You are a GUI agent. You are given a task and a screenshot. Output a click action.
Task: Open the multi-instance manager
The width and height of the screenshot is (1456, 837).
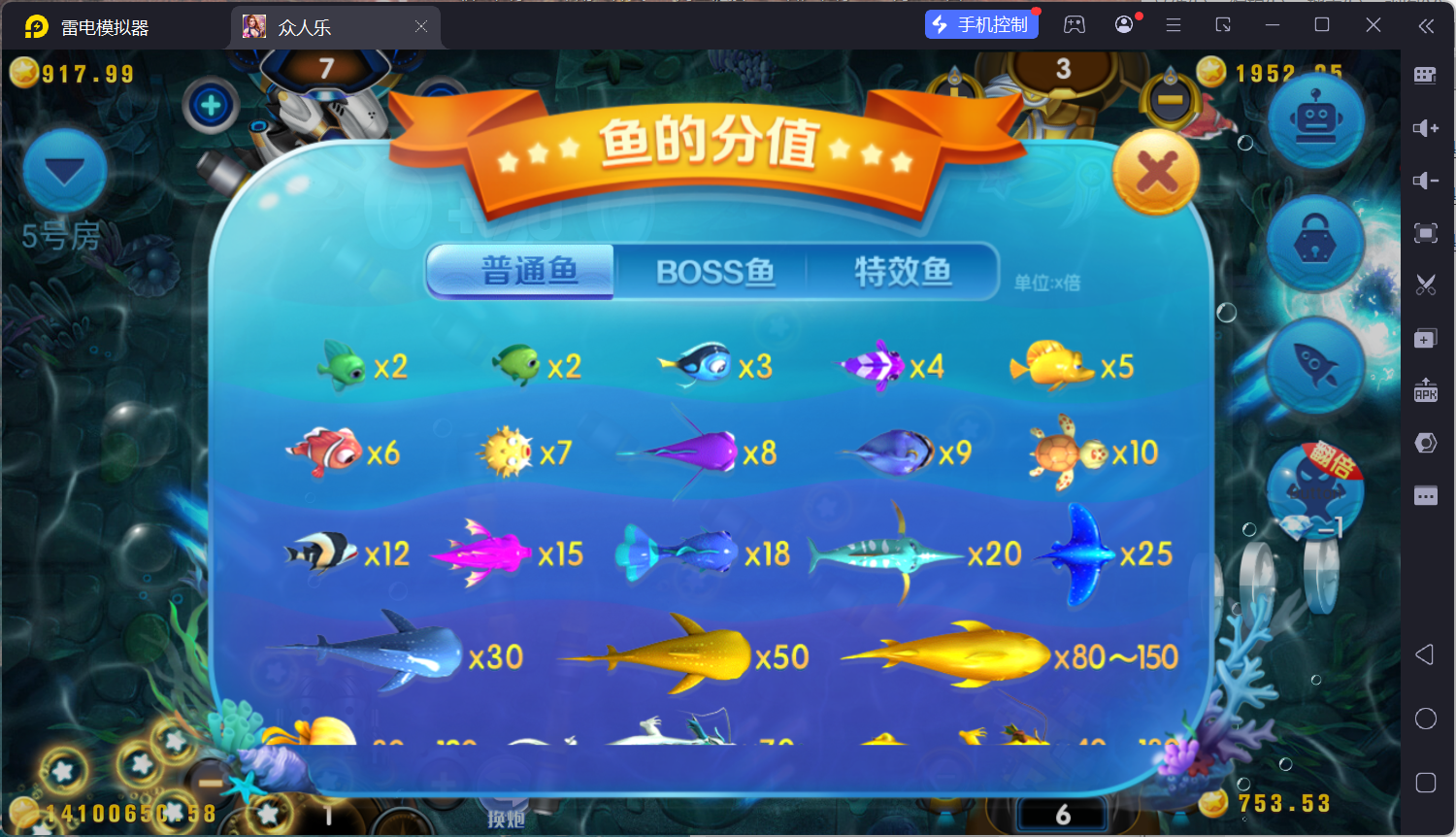[x=1425, y=338]
